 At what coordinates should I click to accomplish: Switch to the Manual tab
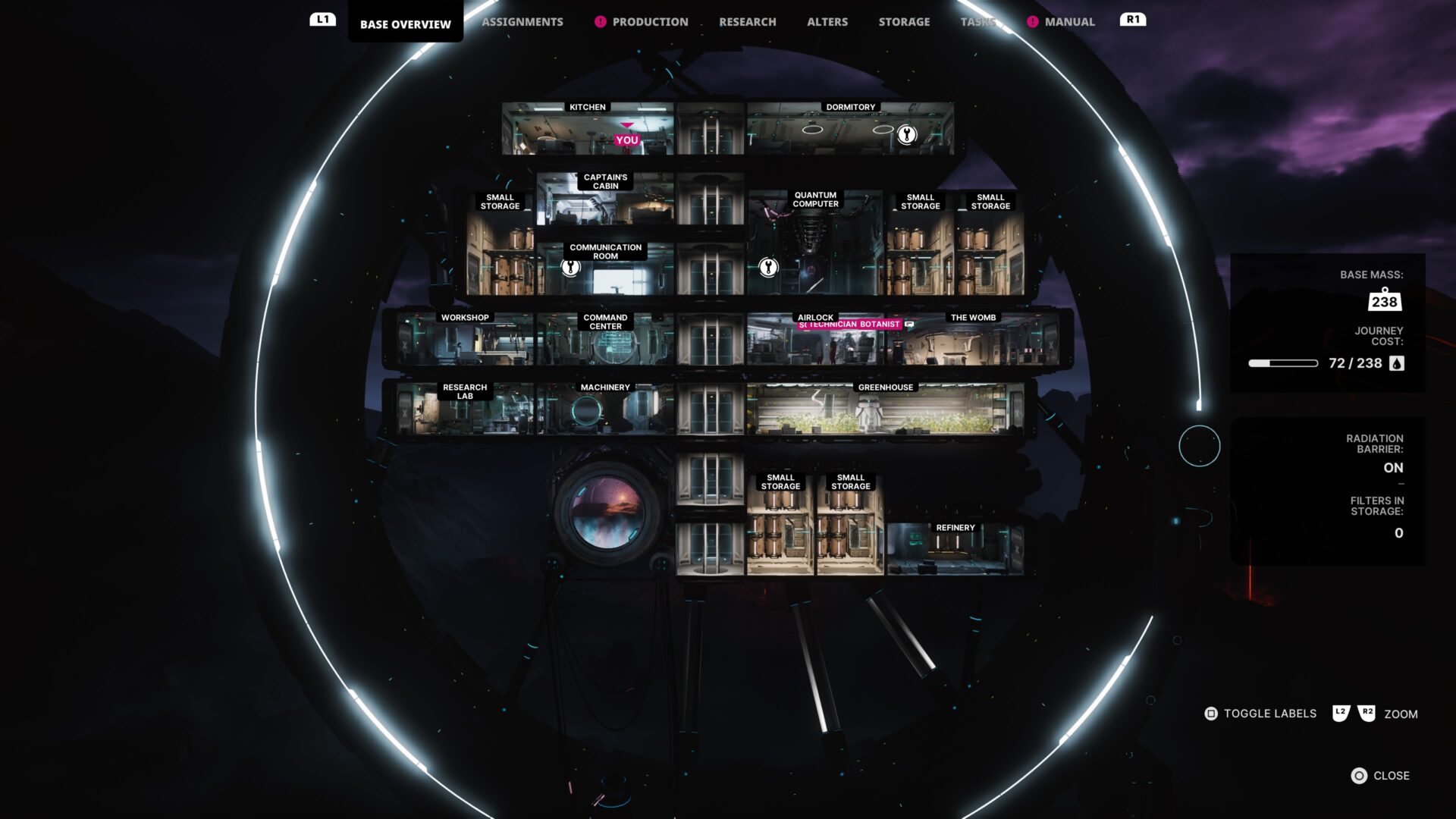pos(1069,22)
